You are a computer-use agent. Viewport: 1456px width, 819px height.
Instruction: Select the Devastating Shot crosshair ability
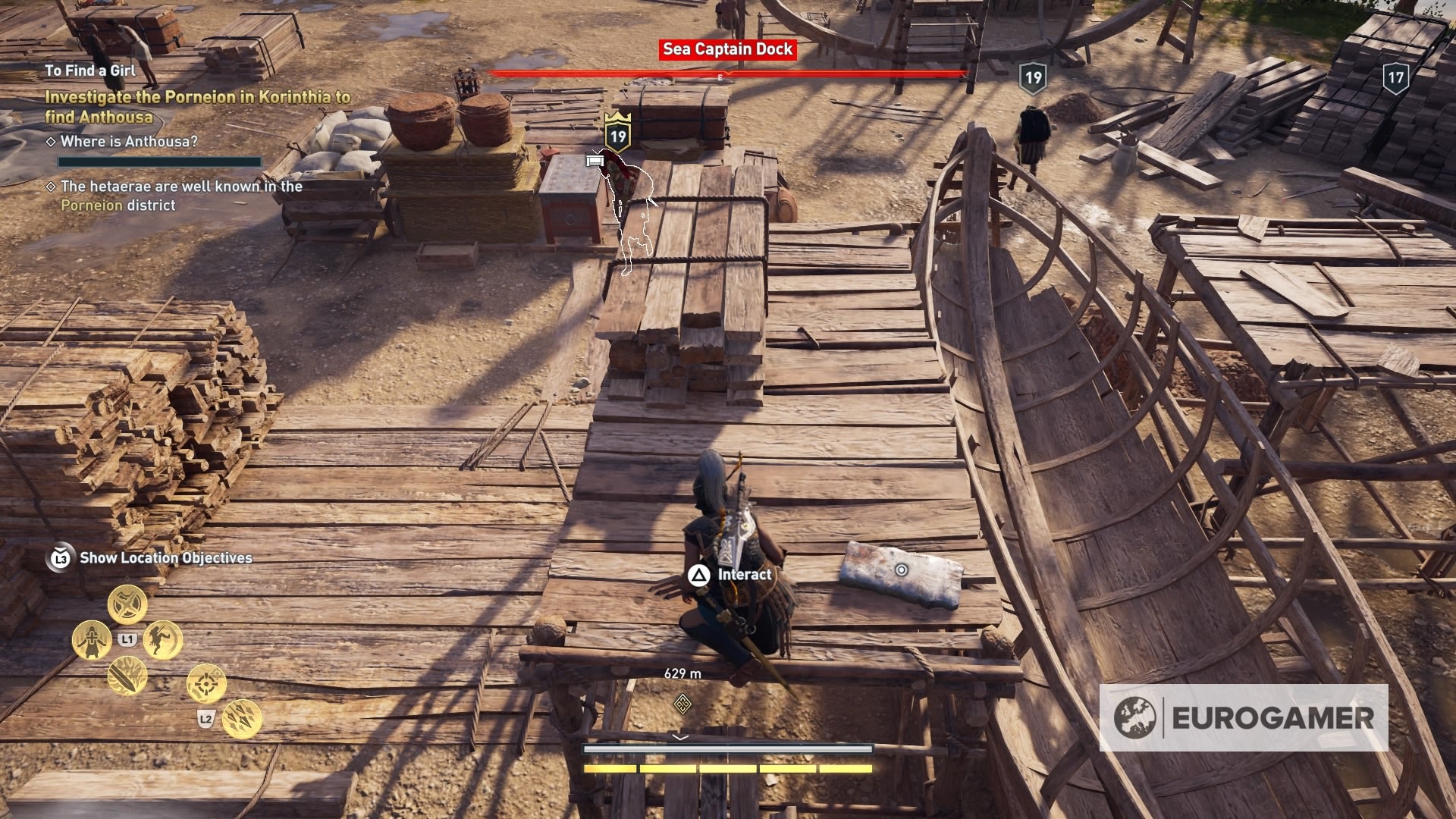(206, 683)
